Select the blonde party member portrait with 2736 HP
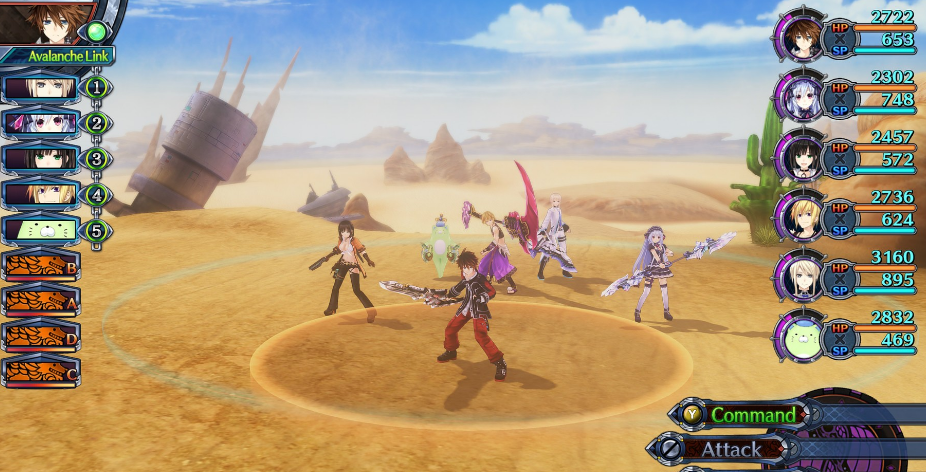This screenshot has width=926, height=472. [x=800, y=217]
